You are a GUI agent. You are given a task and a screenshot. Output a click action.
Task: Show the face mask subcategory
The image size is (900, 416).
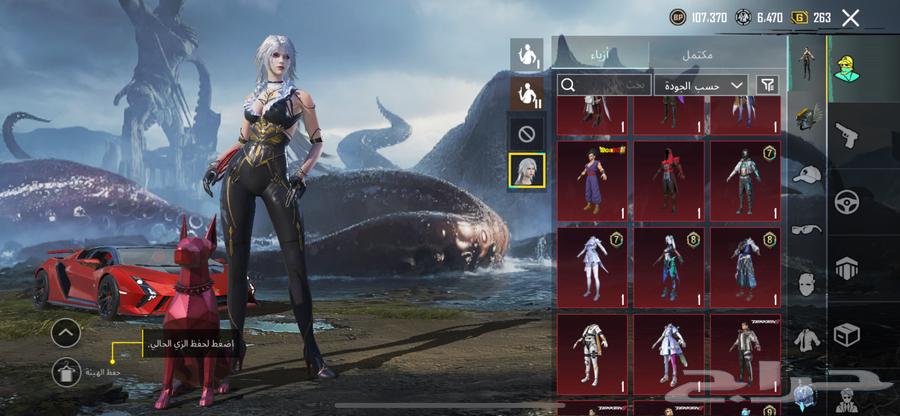click(807, 284)
